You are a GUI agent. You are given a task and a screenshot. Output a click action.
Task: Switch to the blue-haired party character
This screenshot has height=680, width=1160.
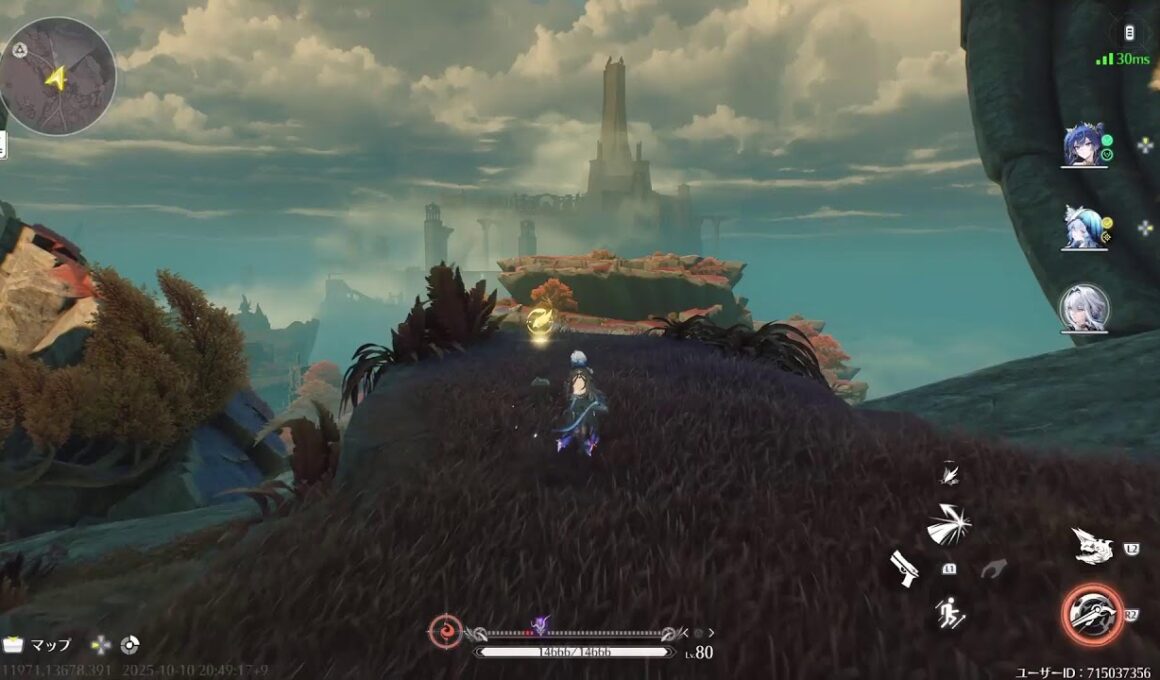coord(1084,146)
